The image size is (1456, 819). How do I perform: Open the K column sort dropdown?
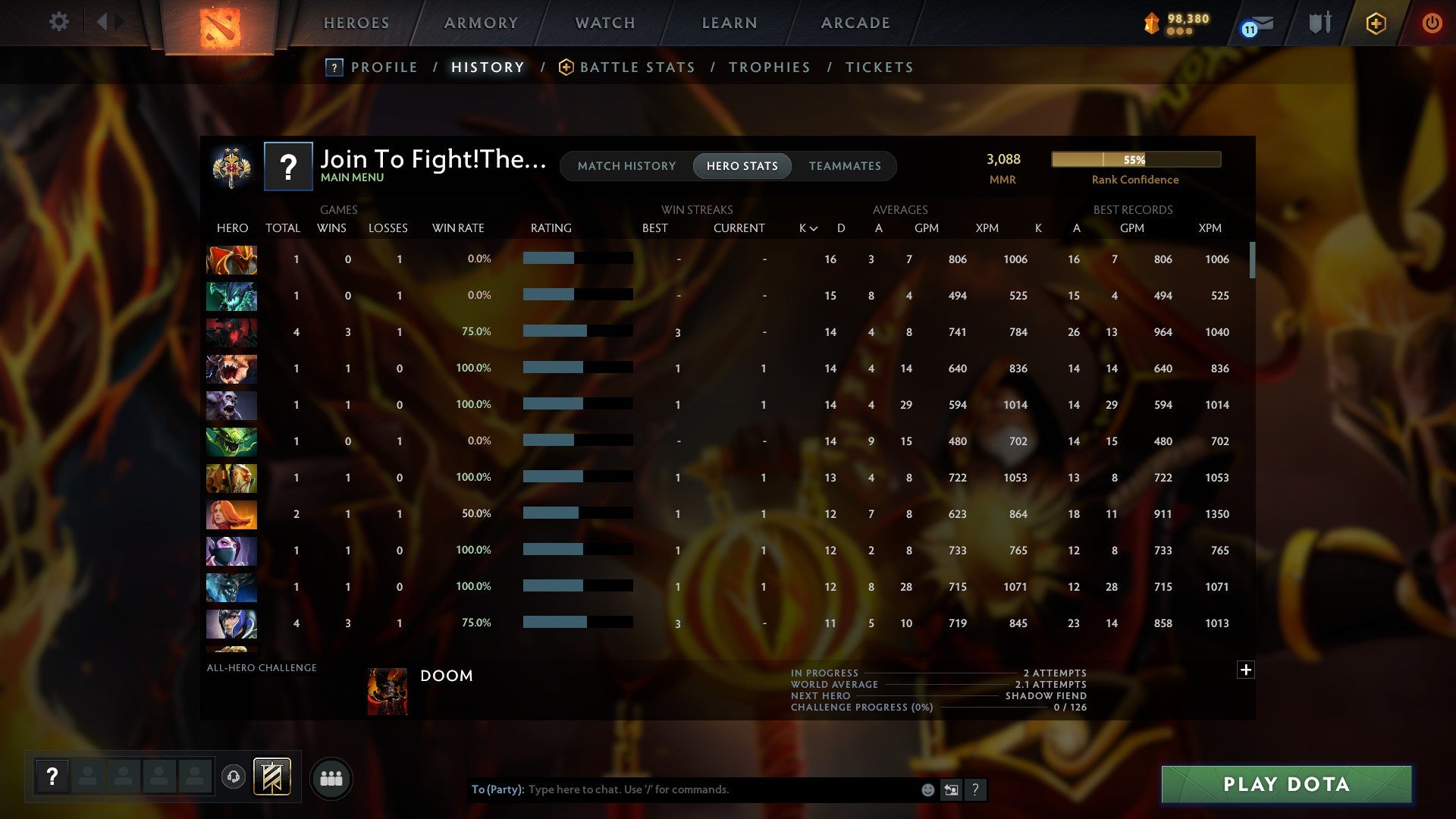[x=806, y=227]
